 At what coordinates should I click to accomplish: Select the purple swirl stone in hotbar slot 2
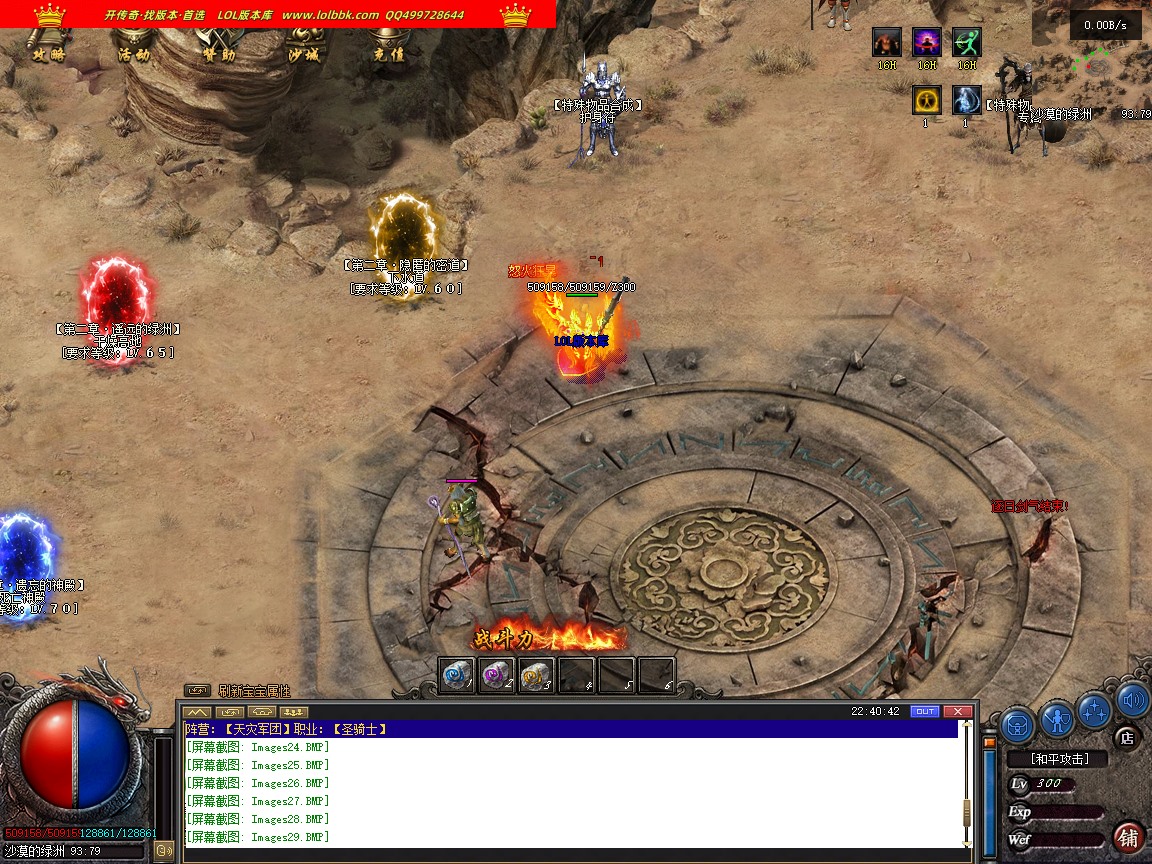pos(497,675)
